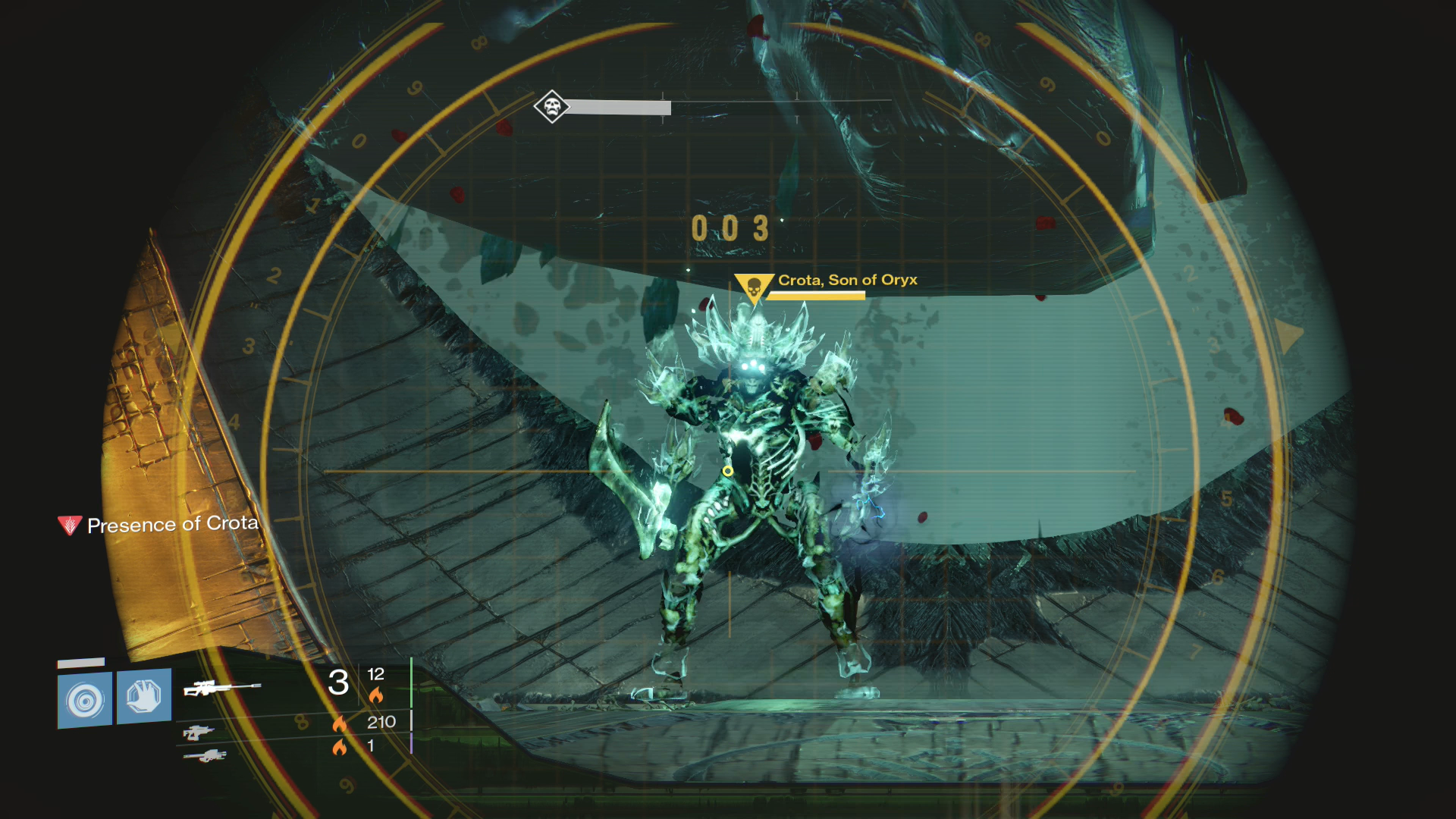Viewport: 1456px width, 819px height.
Task: Click the yellow skull marker above Crota
Action: [x=754, y=288]
